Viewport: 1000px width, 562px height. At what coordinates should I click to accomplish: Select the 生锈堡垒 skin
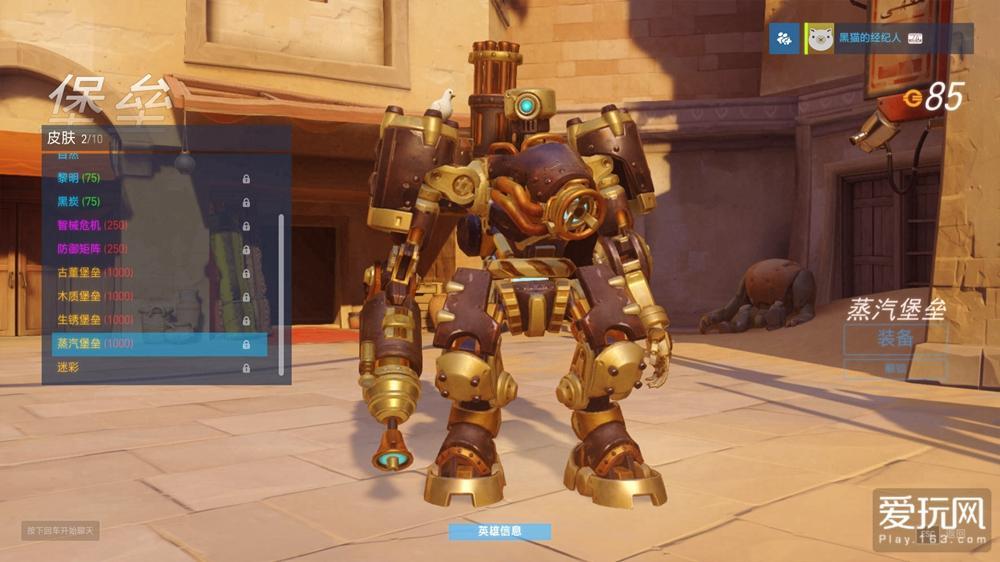tap(150, 320)
